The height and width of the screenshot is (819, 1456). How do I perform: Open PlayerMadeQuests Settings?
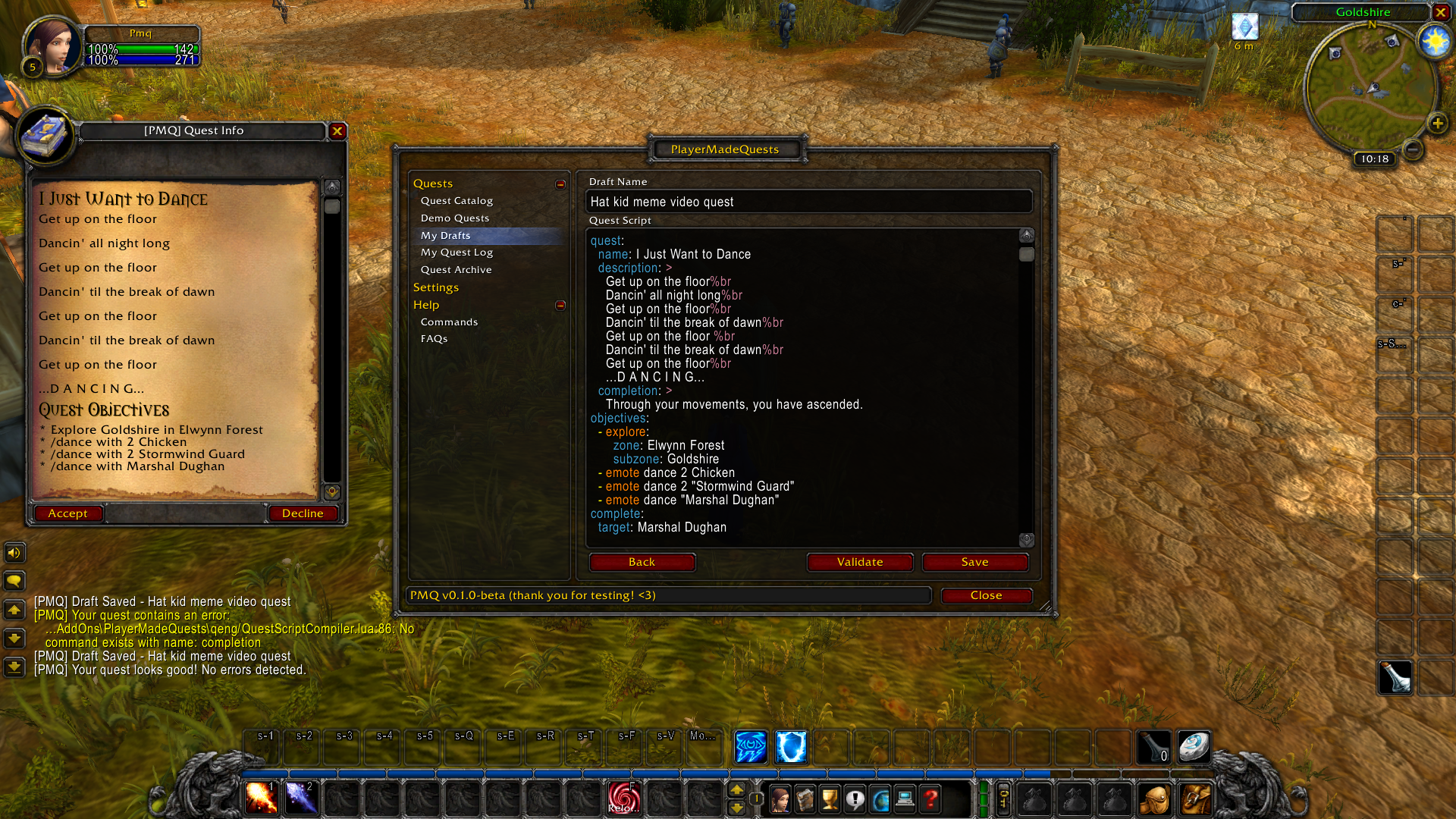tap(436, 287)
